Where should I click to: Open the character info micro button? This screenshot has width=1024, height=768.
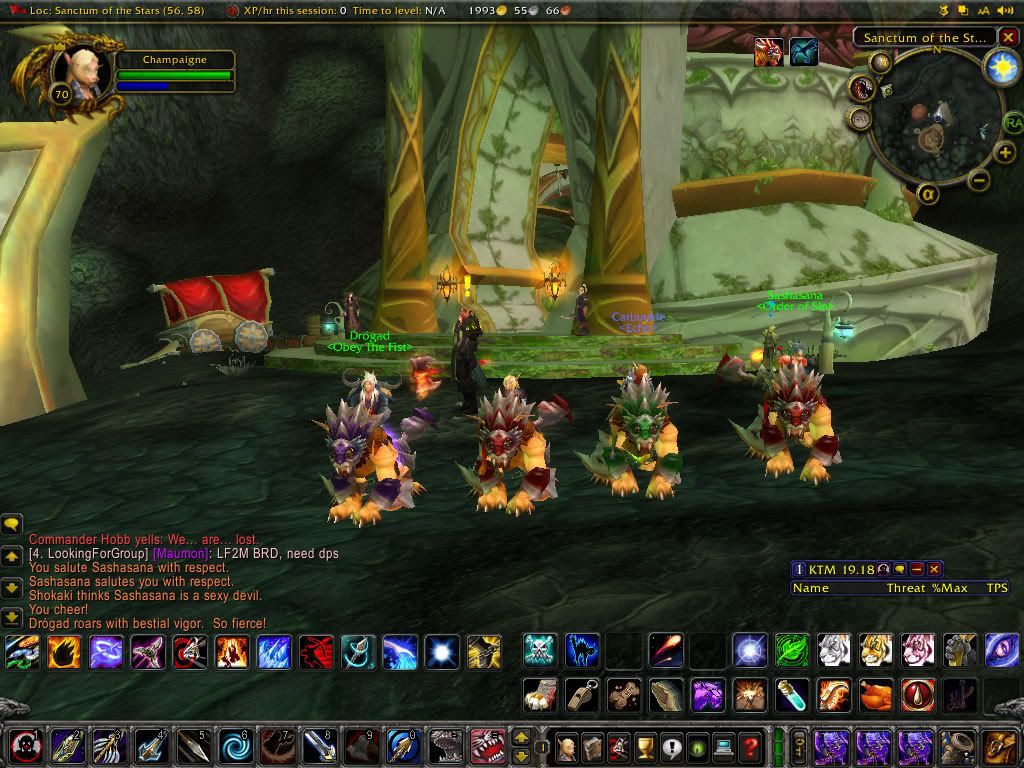point(567,746)
